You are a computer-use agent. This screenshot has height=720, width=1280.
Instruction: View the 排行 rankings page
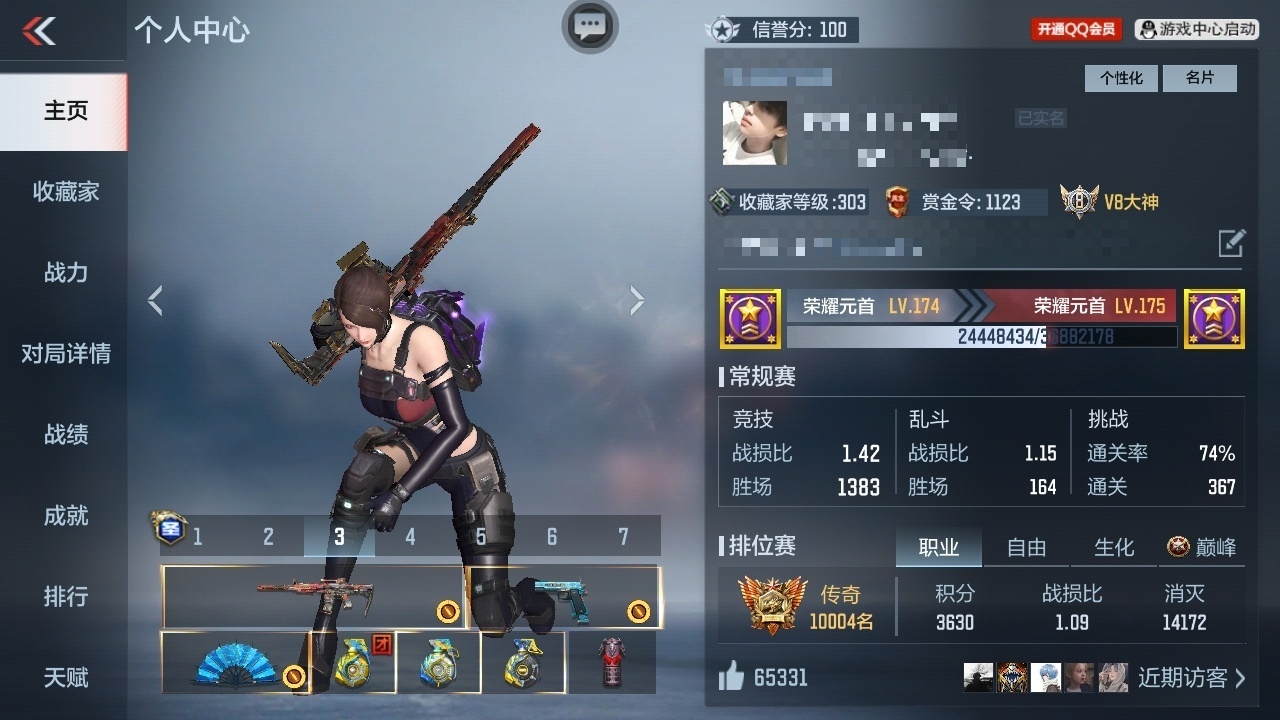[x=65, y=597]
